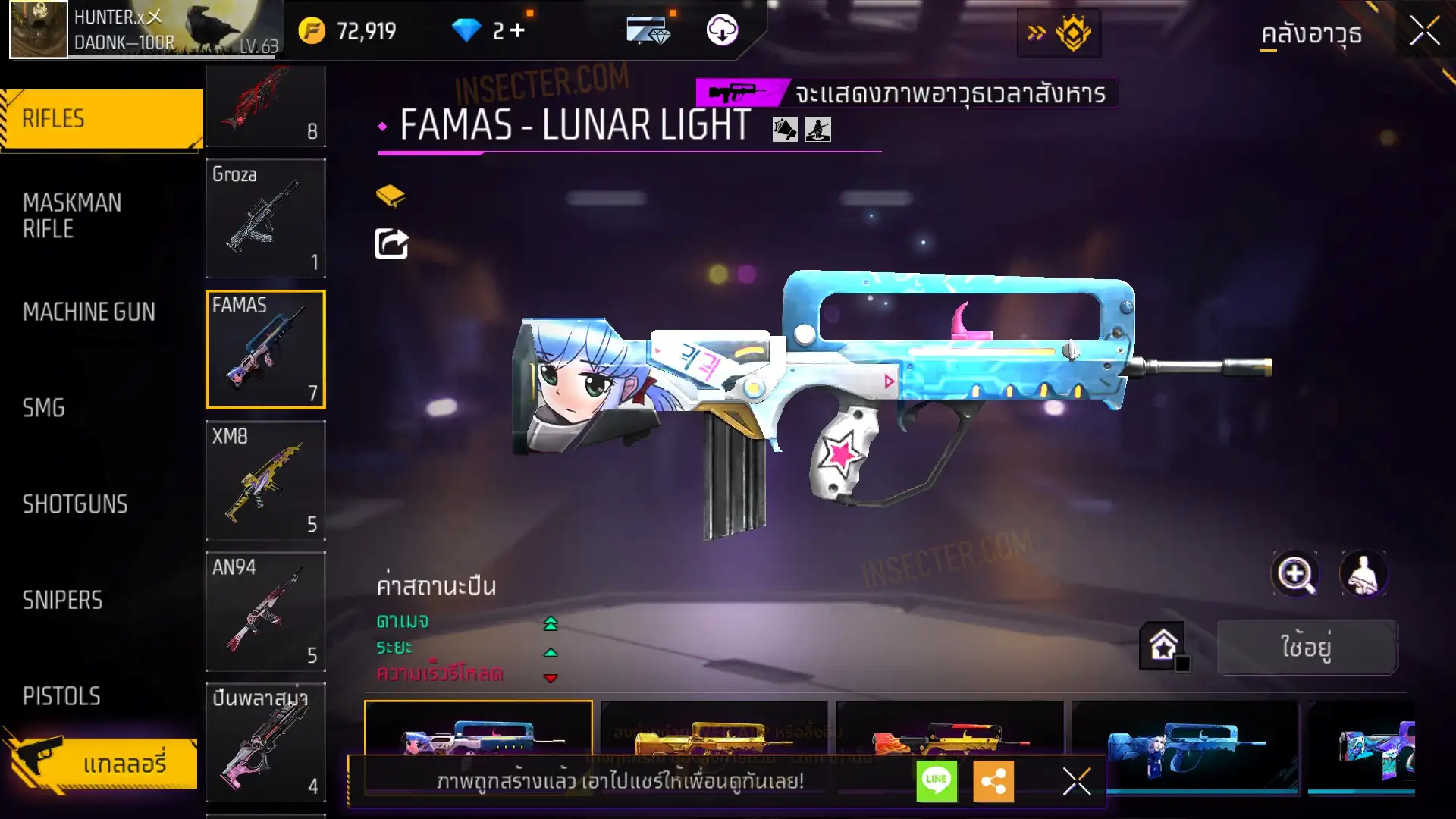Switch to the SMG category
Screen dimensions: 1456x819
[43, 408]
